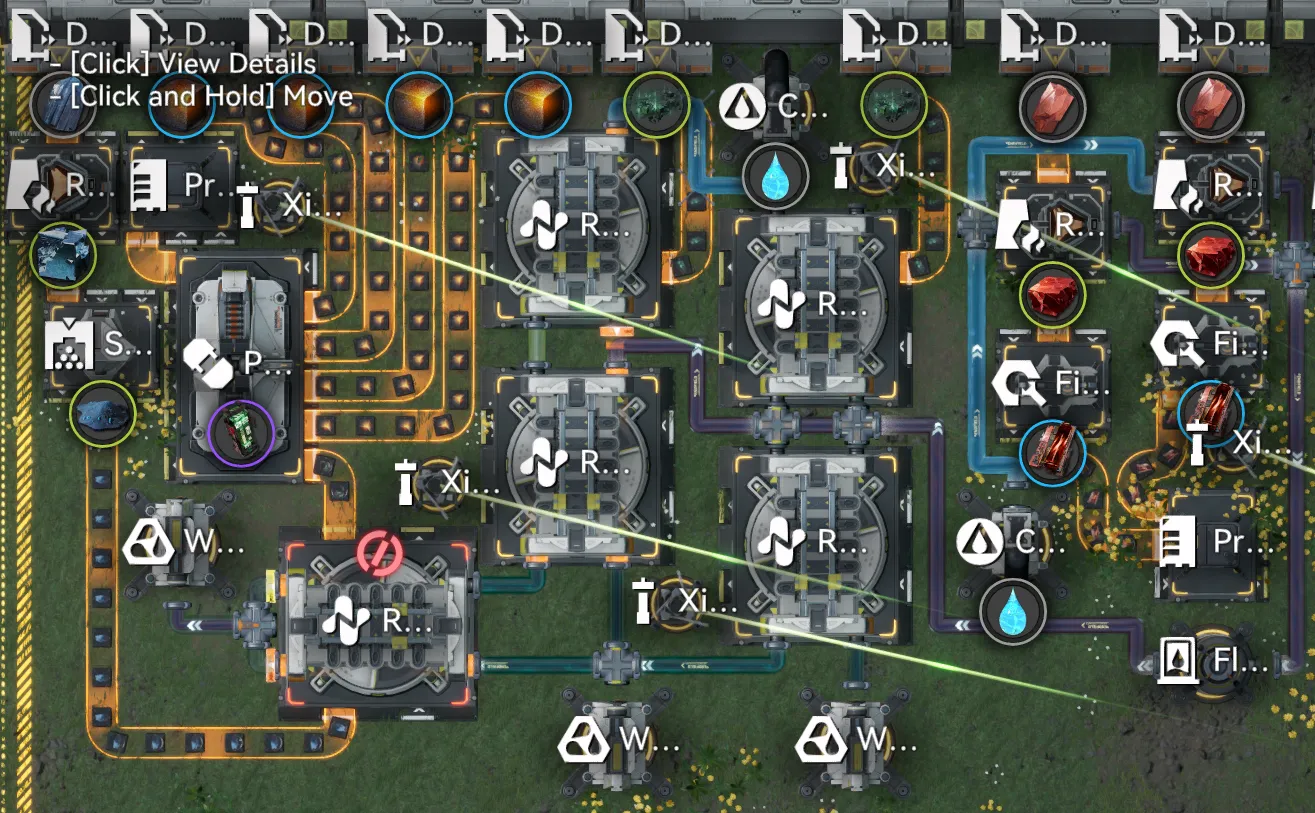The height and width of the screenshot is (813, 1315).
Task: Click the red crystal in a green circle
Action: coord(1050,294)
